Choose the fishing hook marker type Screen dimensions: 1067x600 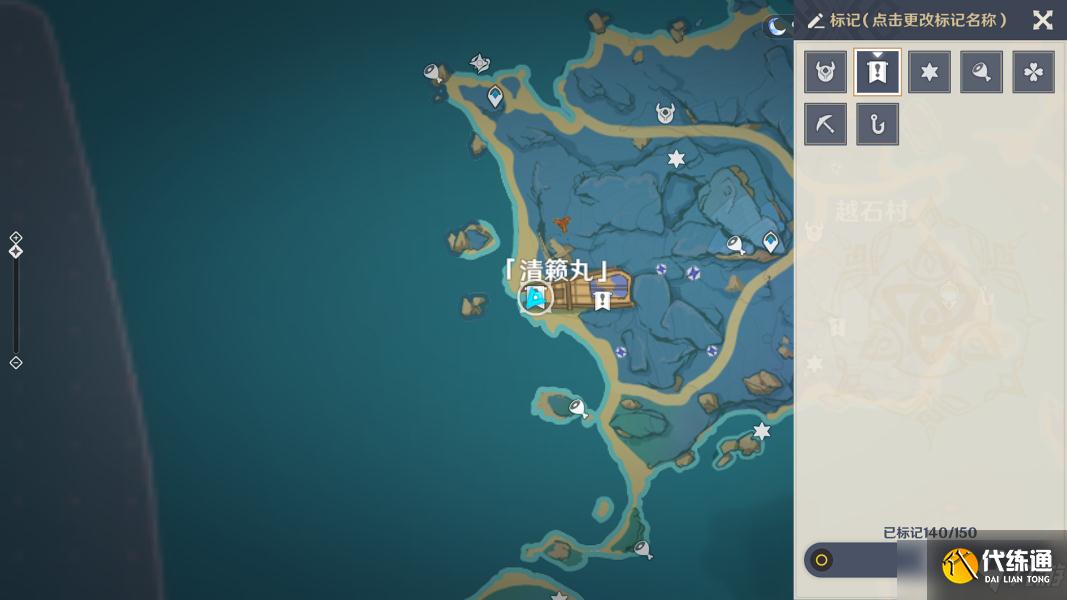point(878,124)
